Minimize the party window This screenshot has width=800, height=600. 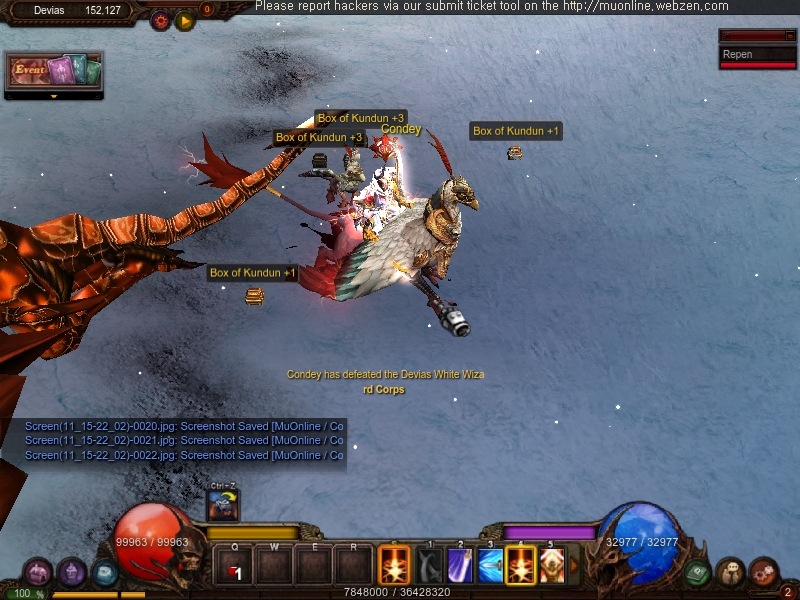789,36
